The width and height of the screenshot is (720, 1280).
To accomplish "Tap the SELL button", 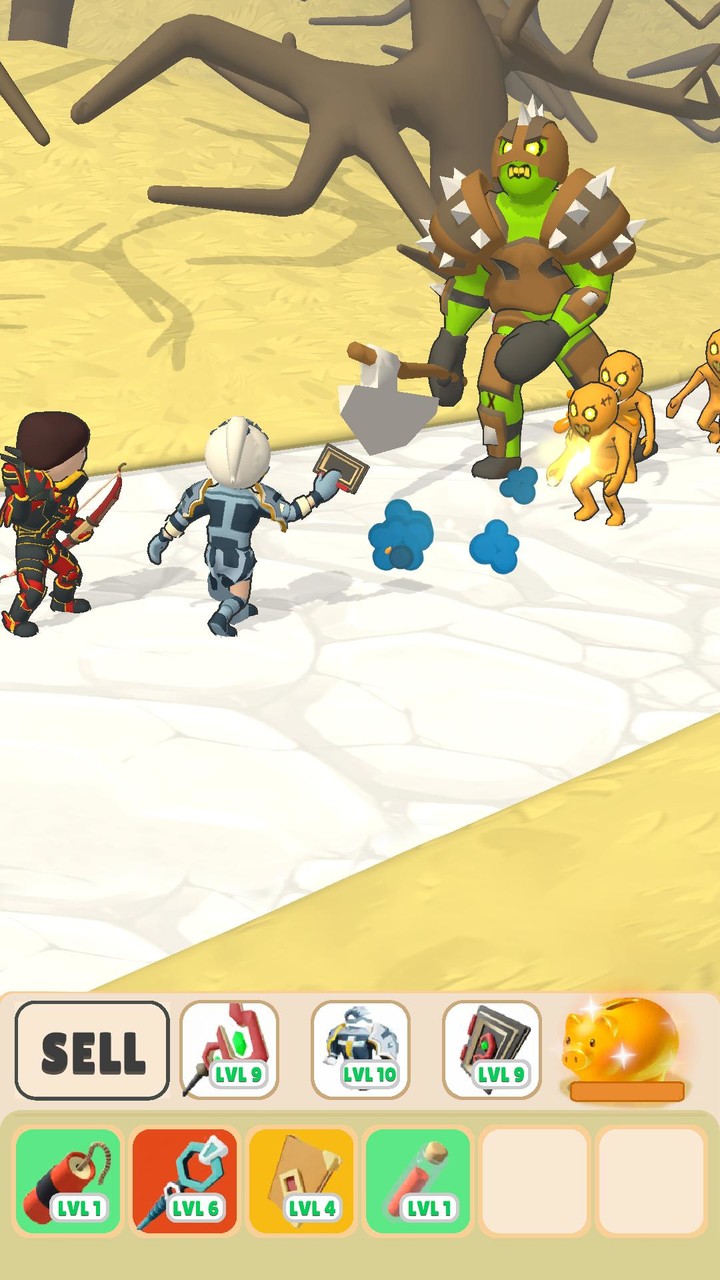I will pyautogui.click(x=92, y=1050).
